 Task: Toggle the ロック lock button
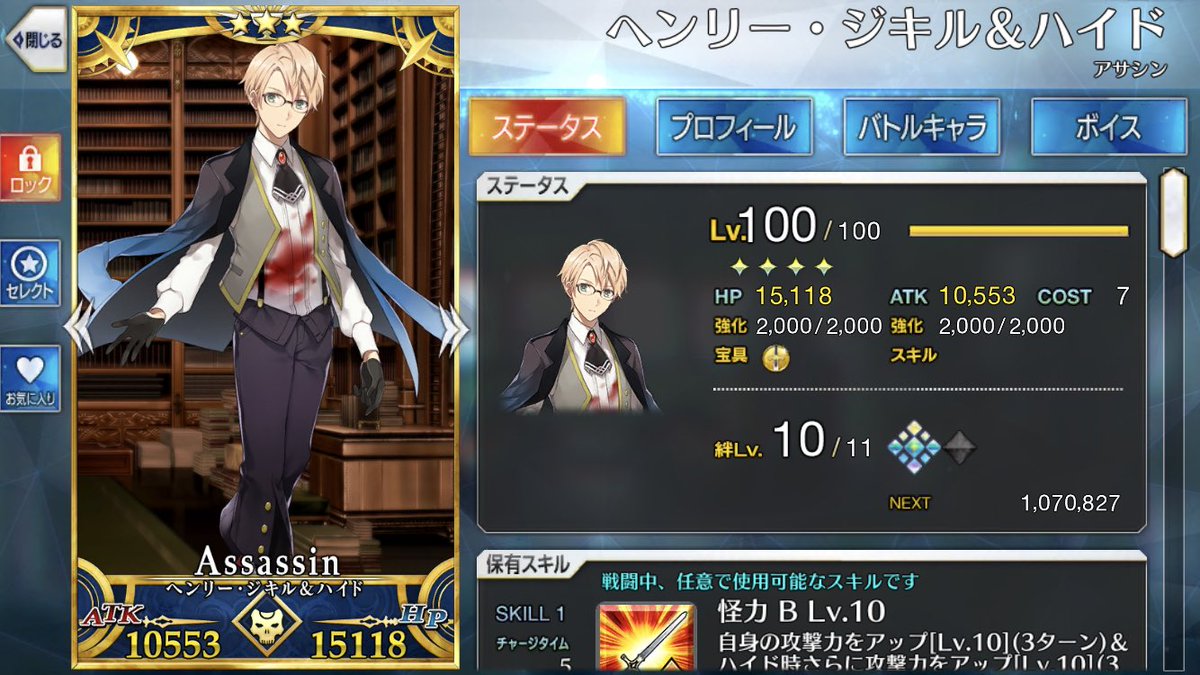[30, 167]
